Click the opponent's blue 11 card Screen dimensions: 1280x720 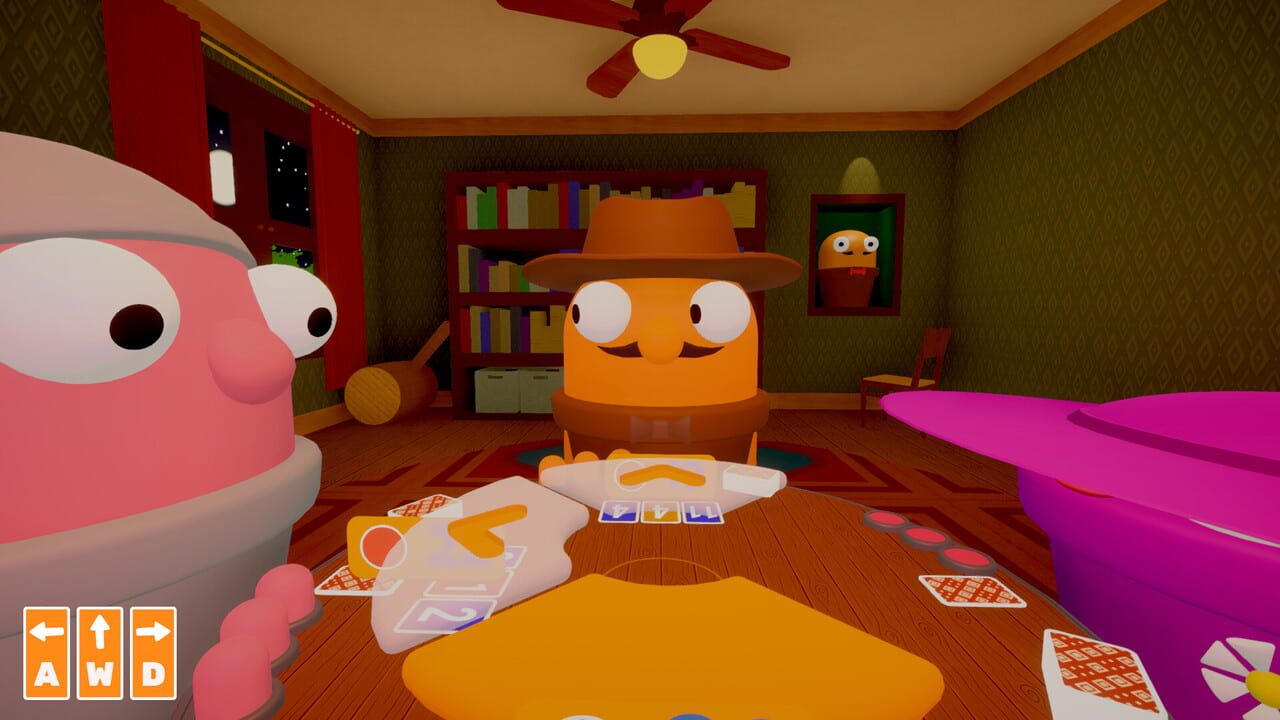[703, 512]
